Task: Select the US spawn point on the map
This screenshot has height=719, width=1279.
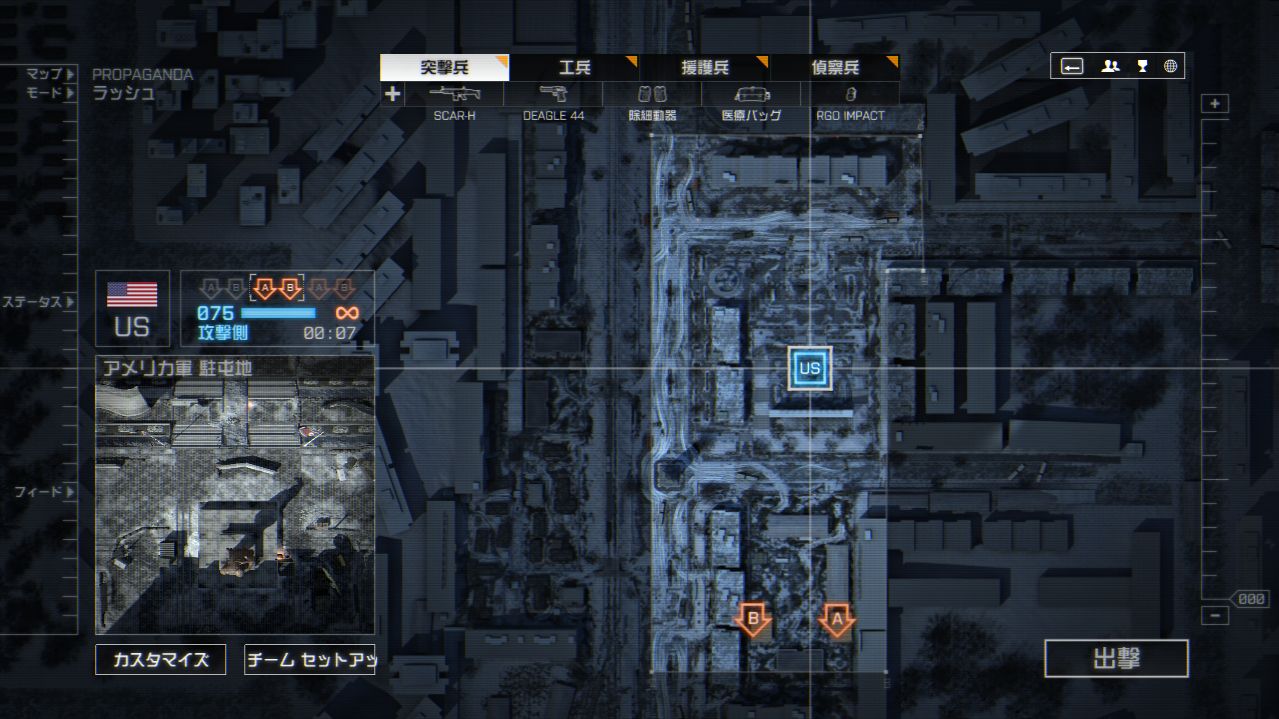Action: 810,368
